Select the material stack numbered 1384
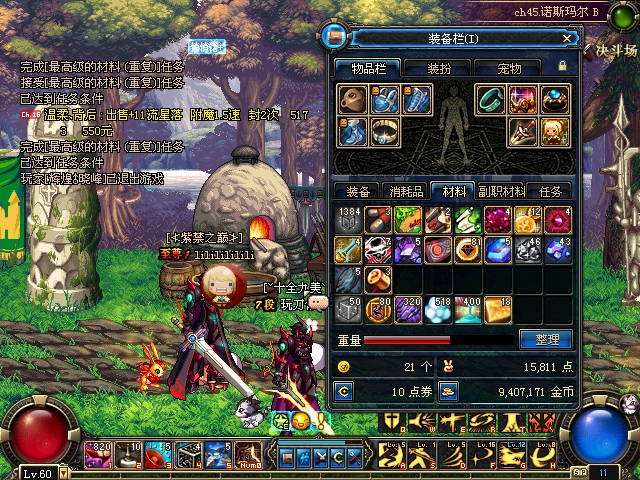 tap(349, 220)
